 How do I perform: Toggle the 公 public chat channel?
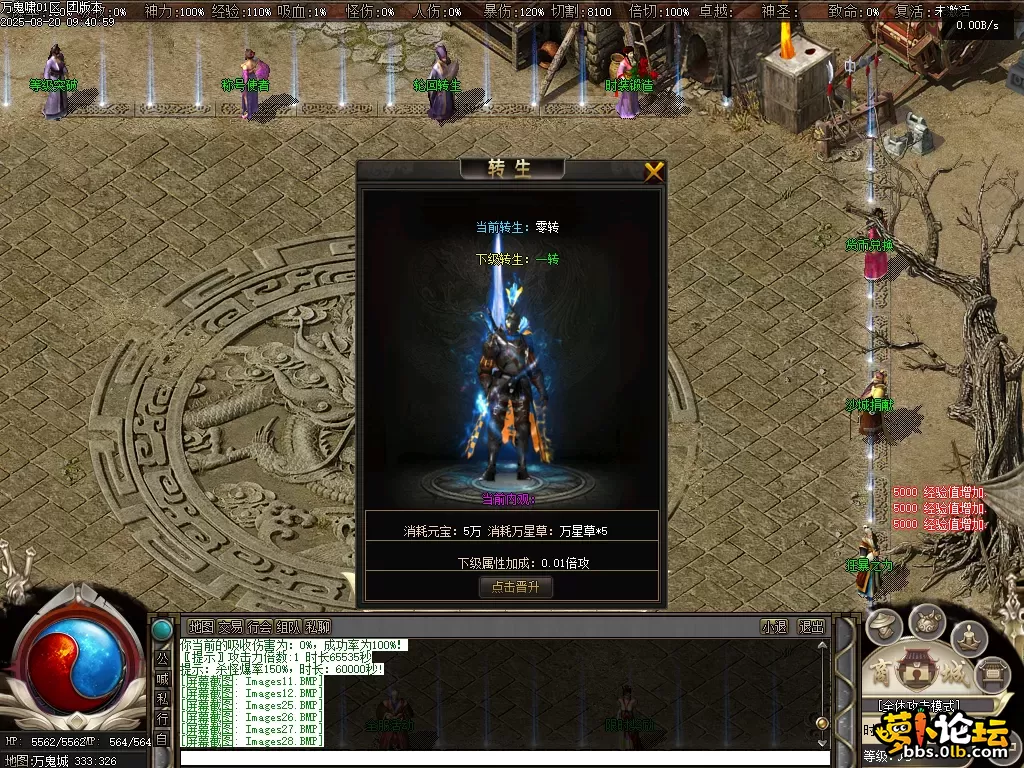(x=162, y=657)
